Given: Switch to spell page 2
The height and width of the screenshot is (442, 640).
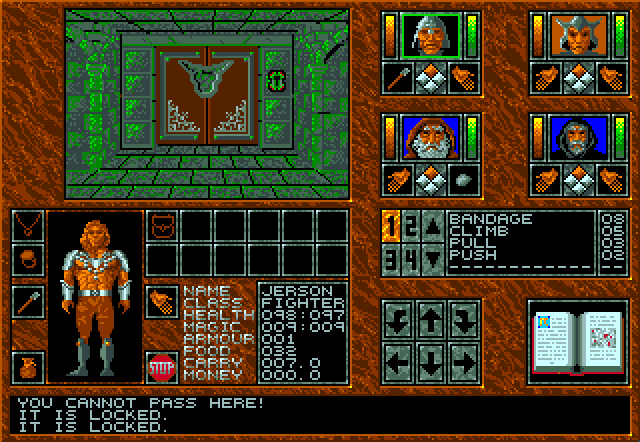Looking at the screenshot, I should click(410, 226).
